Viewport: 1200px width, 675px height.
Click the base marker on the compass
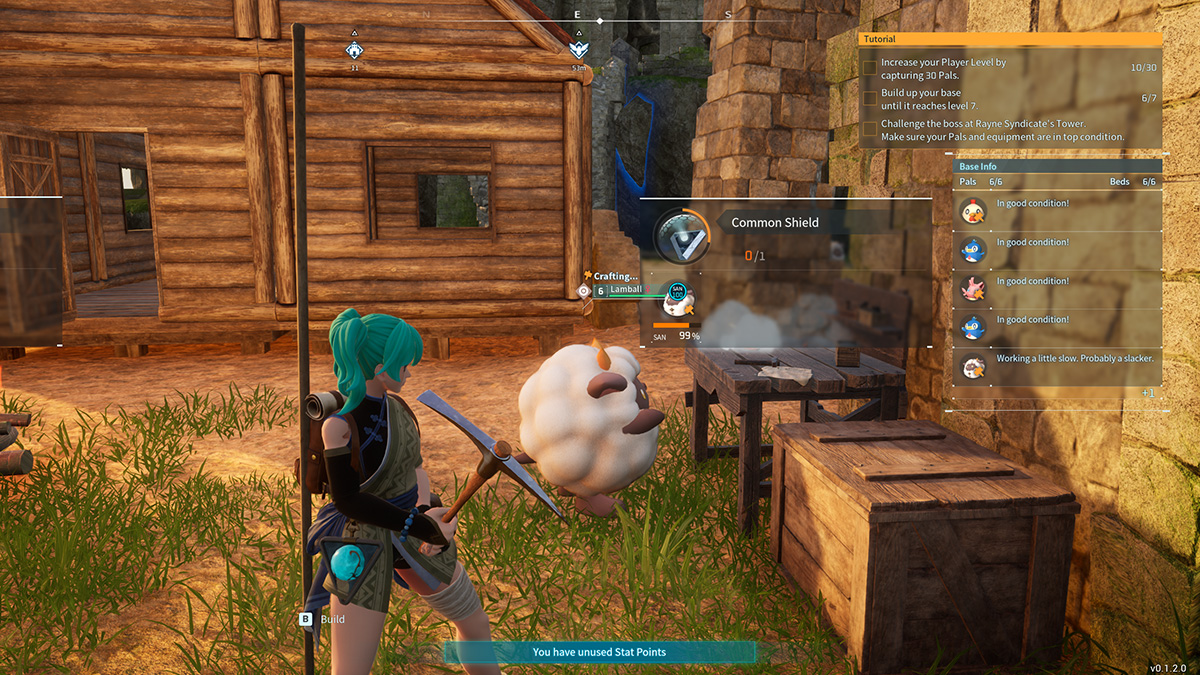point(354,50)
